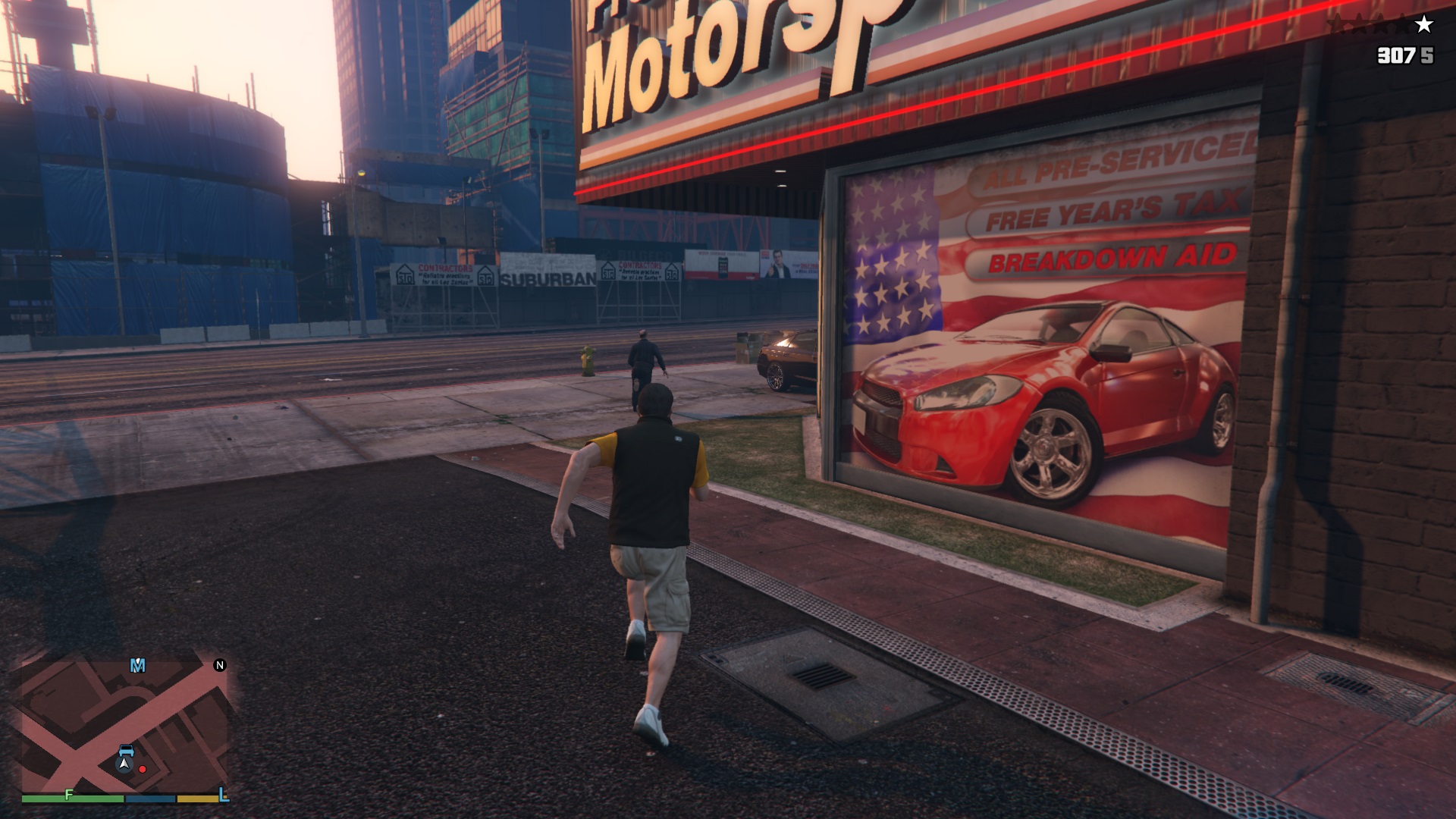Click the player arrow on the minimap
This screenshot has width=1456, height=819.
tap(124, 764)
